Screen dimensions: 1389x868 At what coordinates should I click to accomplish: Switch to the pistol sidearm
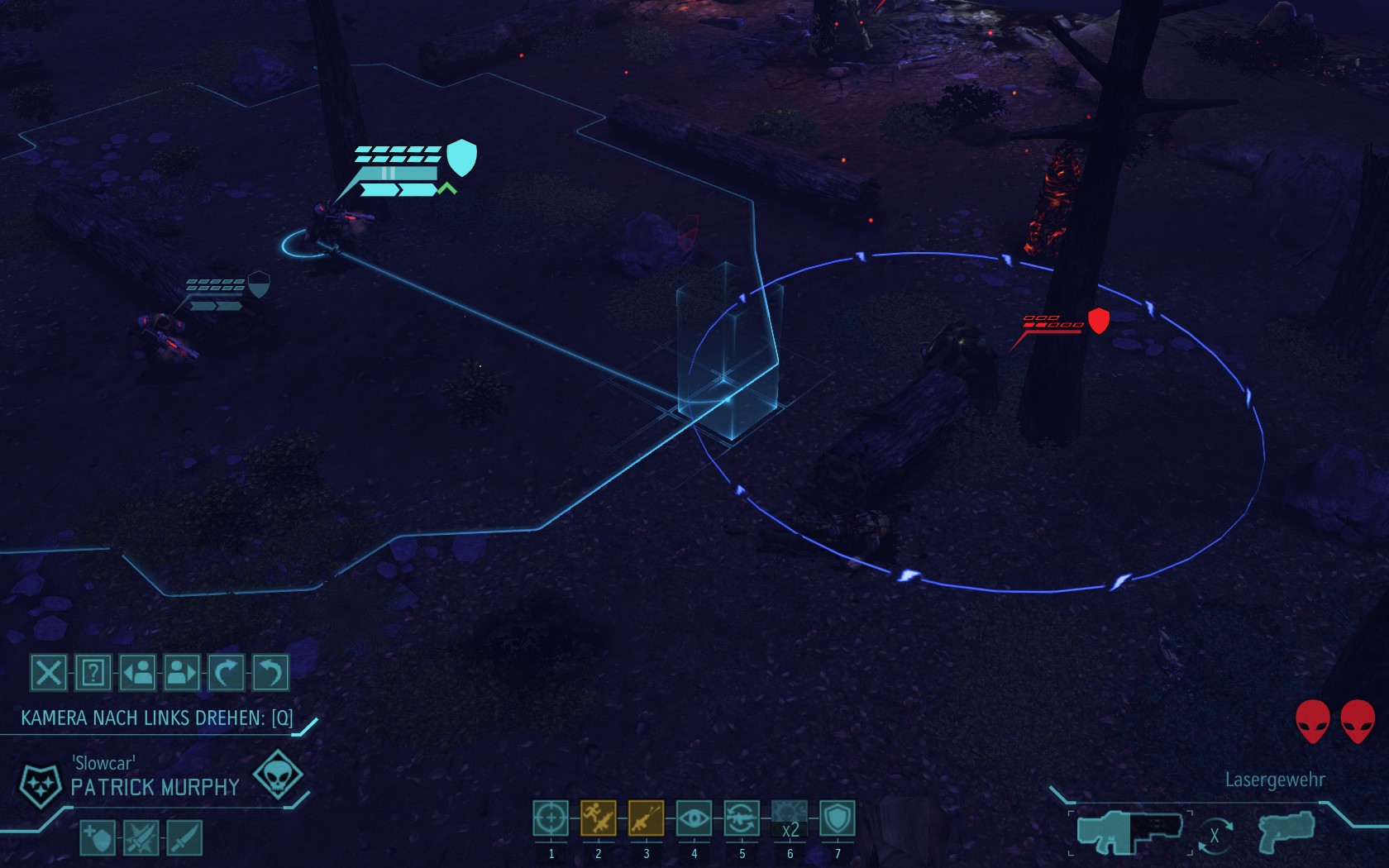click(1286, 830)
